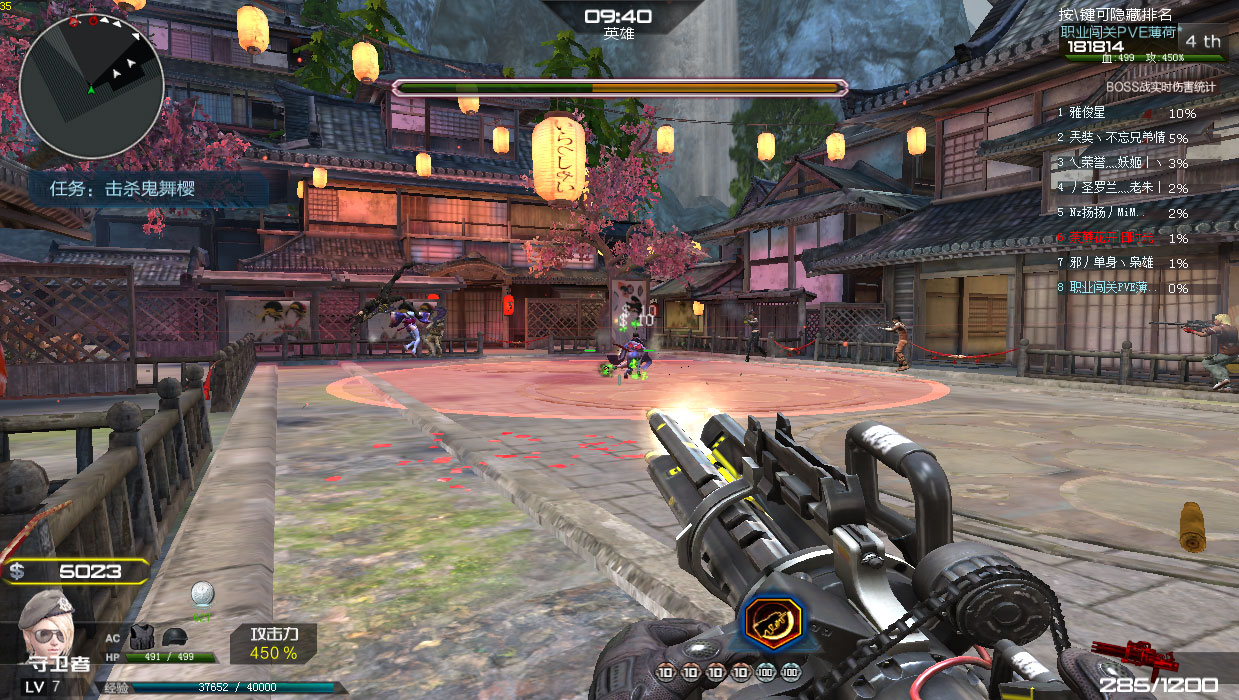Select the red minigun weapon icon
1239x700 pixels.
1118,654
